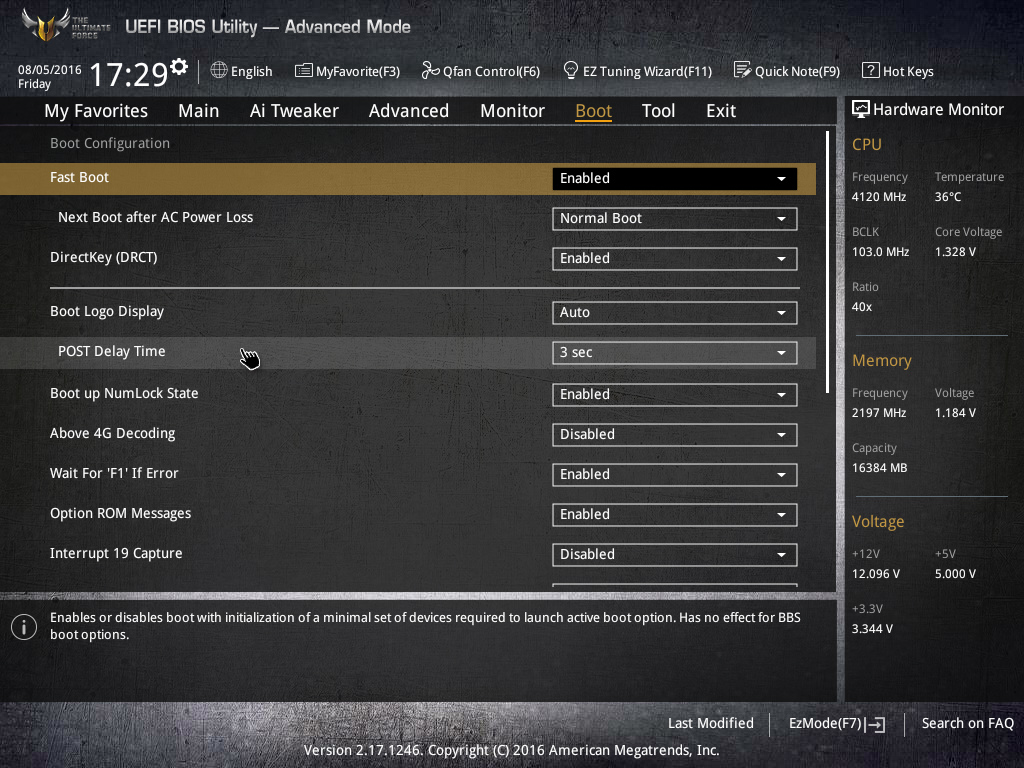Open the Monitor tab

(512, 111)
